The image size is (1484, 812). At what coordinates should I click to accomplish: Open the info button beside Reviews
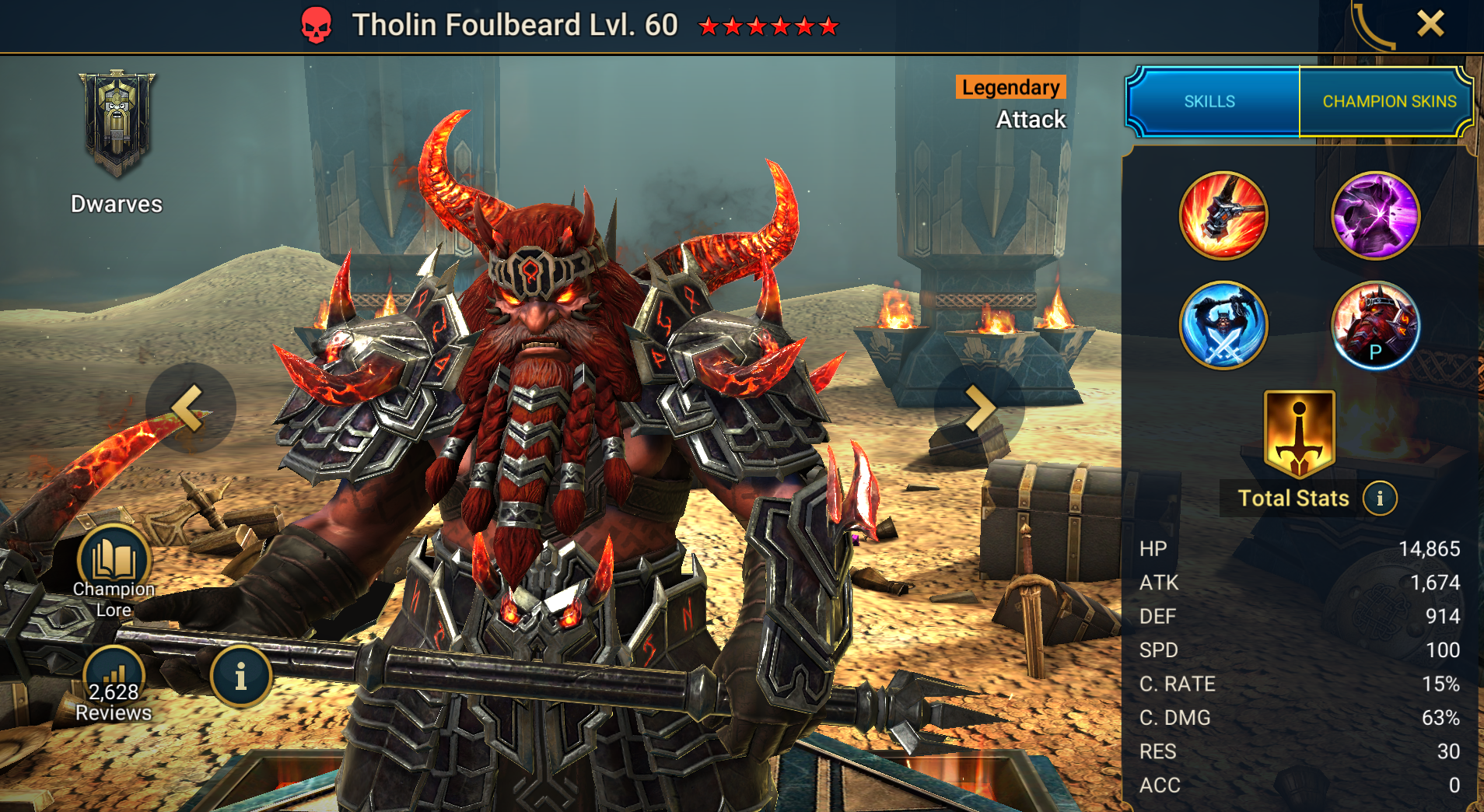point(240,677)
